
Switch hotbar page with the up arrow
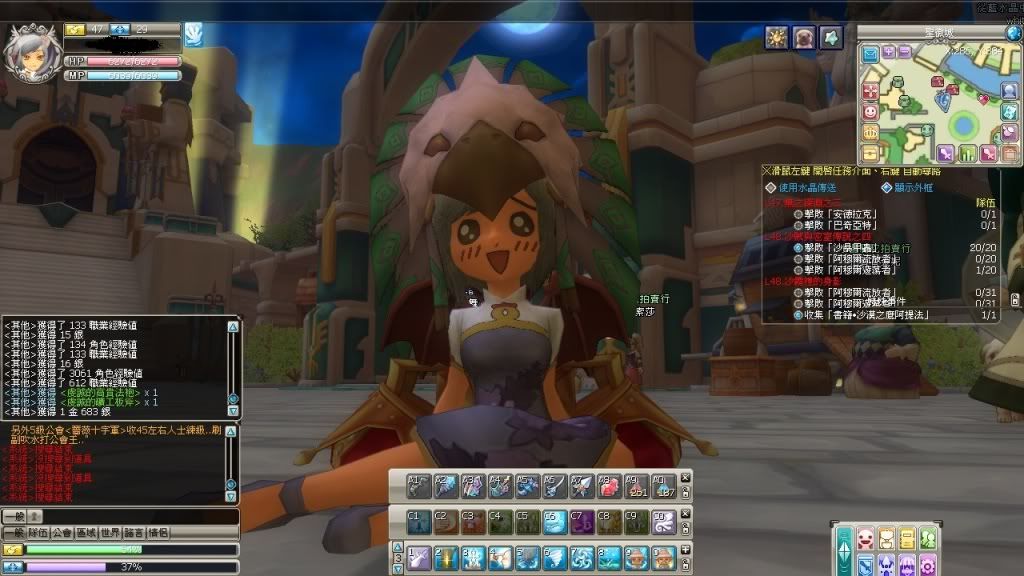[397, 547]
